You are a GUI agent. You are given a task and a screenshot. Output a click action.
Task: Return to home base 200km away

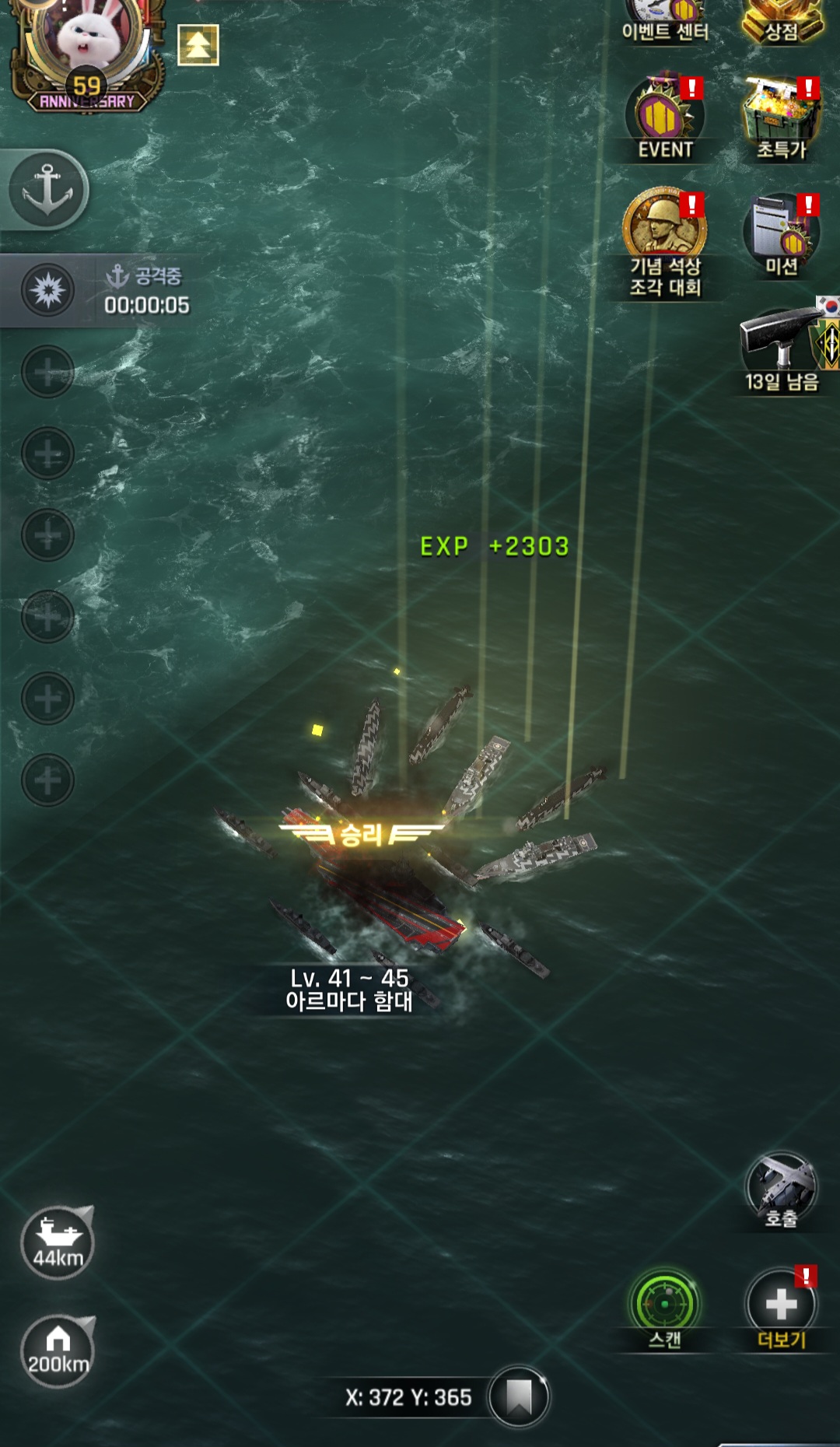(58, 1351)
